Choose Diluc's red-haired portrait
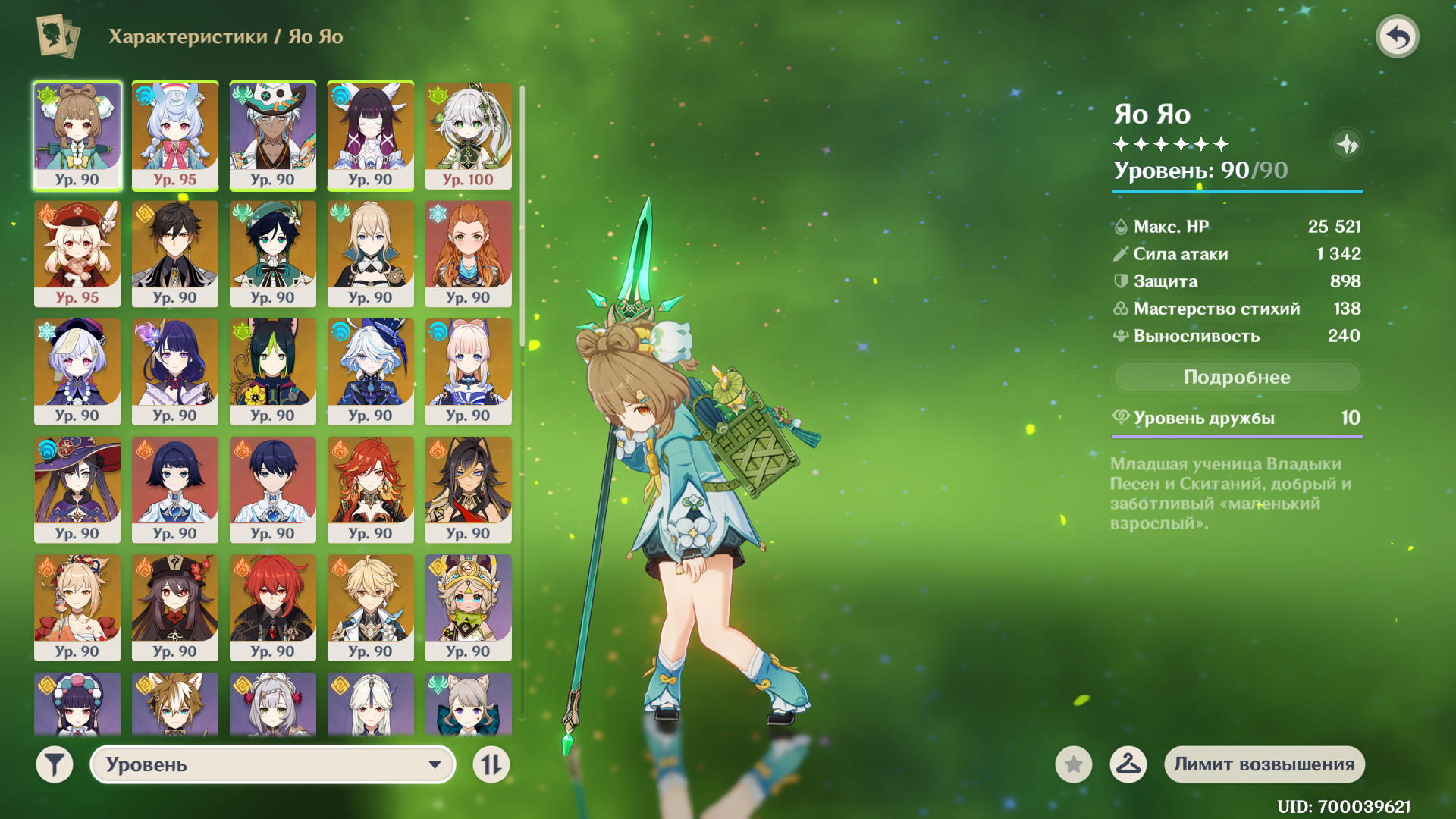Viewport: 1456px width, 819px height. 273,607
